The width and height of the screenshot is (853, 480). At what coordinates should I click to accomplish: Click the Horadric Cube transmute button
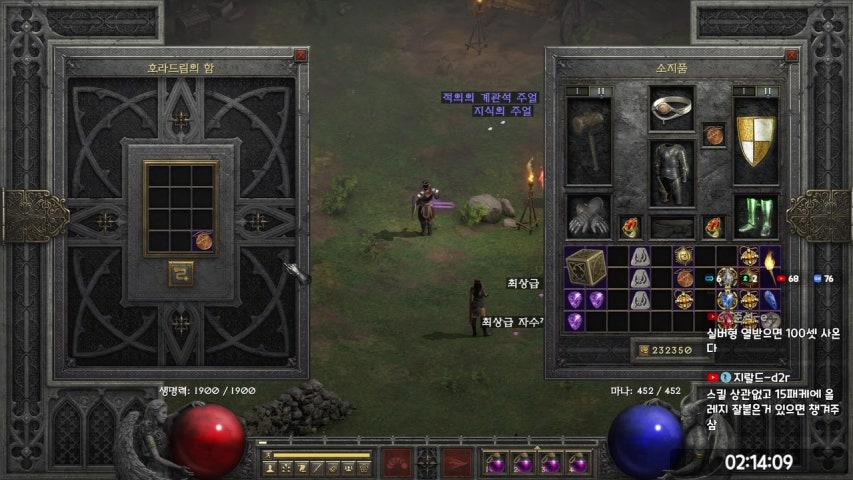181,273
